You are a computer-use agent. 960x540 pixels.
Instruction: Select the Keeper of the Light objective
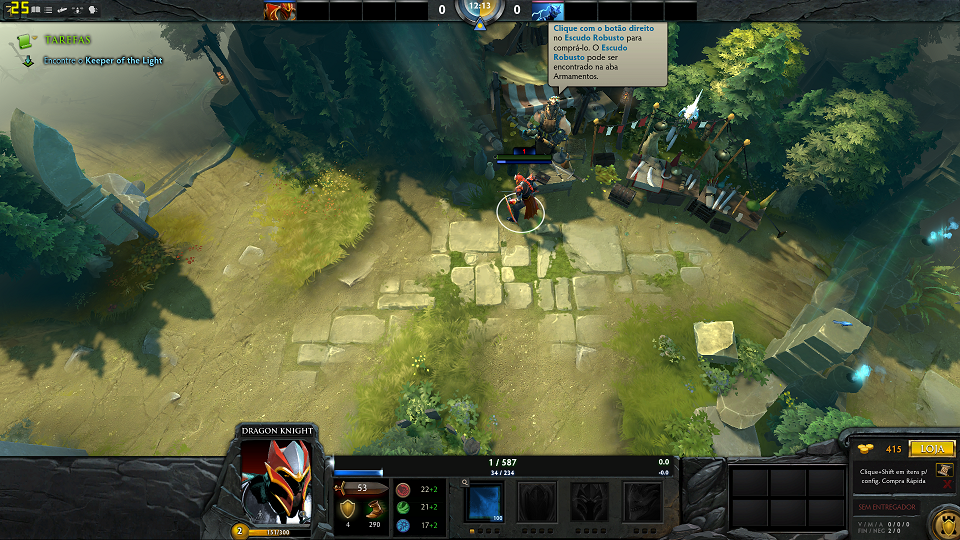tap(103, 61)
